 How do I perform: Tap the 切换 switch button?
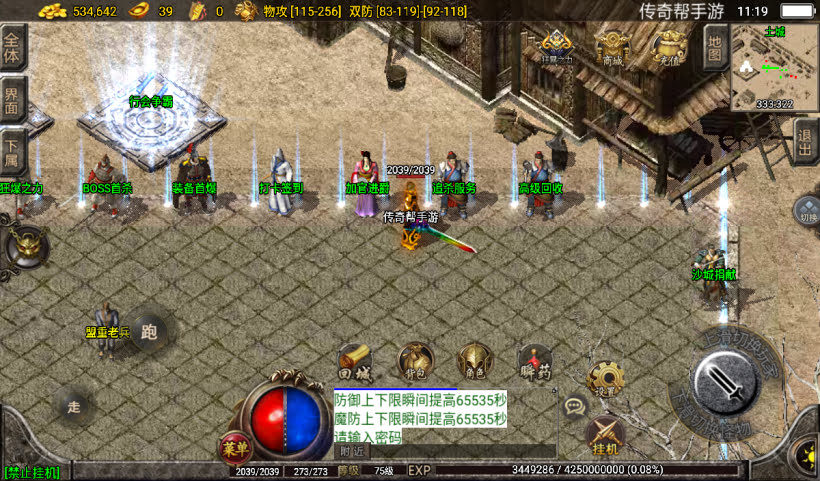pyautogui.click(x=807, y=211)
